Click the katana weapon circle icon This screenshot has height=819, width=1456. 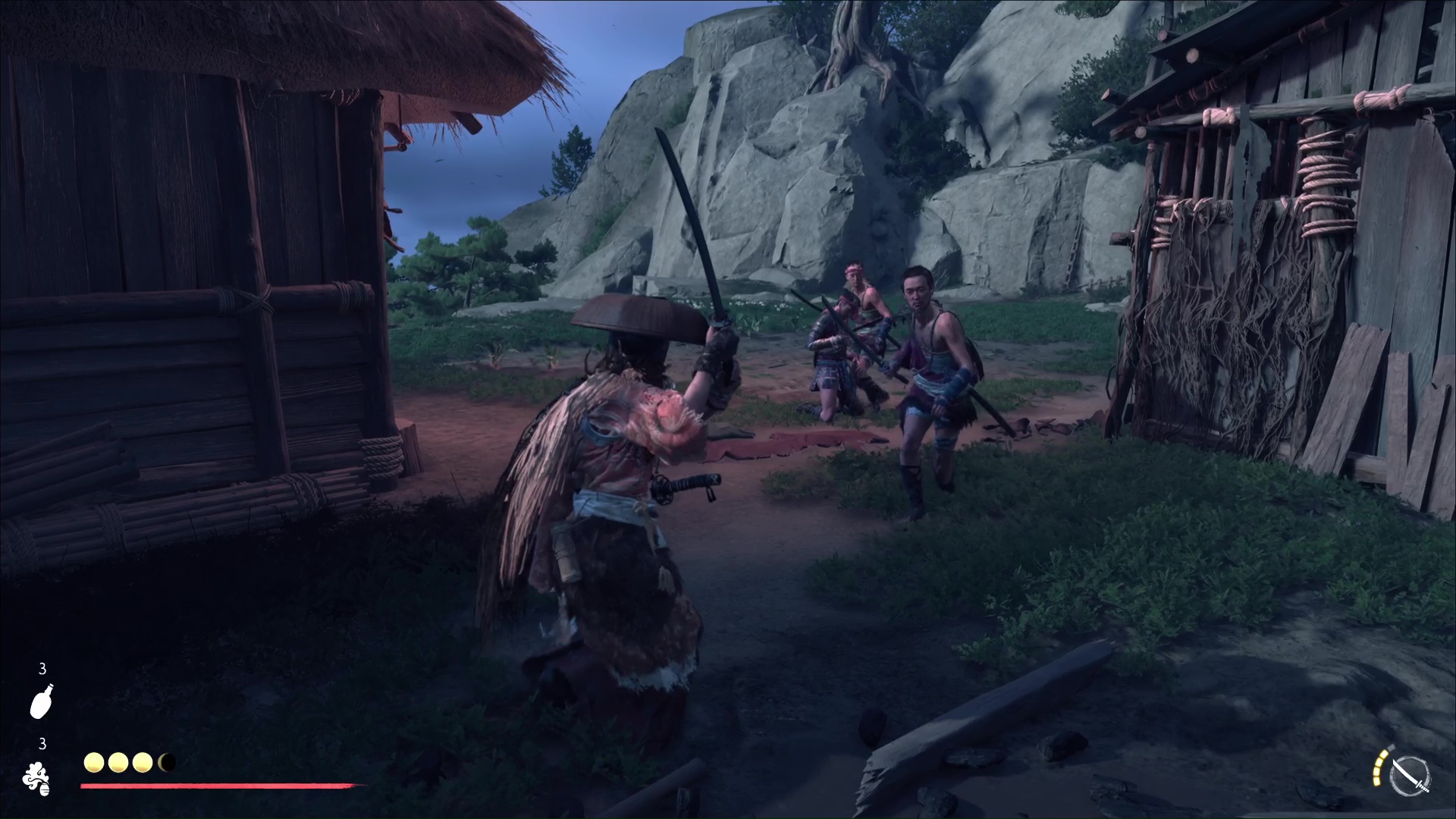coord(1410,777)
